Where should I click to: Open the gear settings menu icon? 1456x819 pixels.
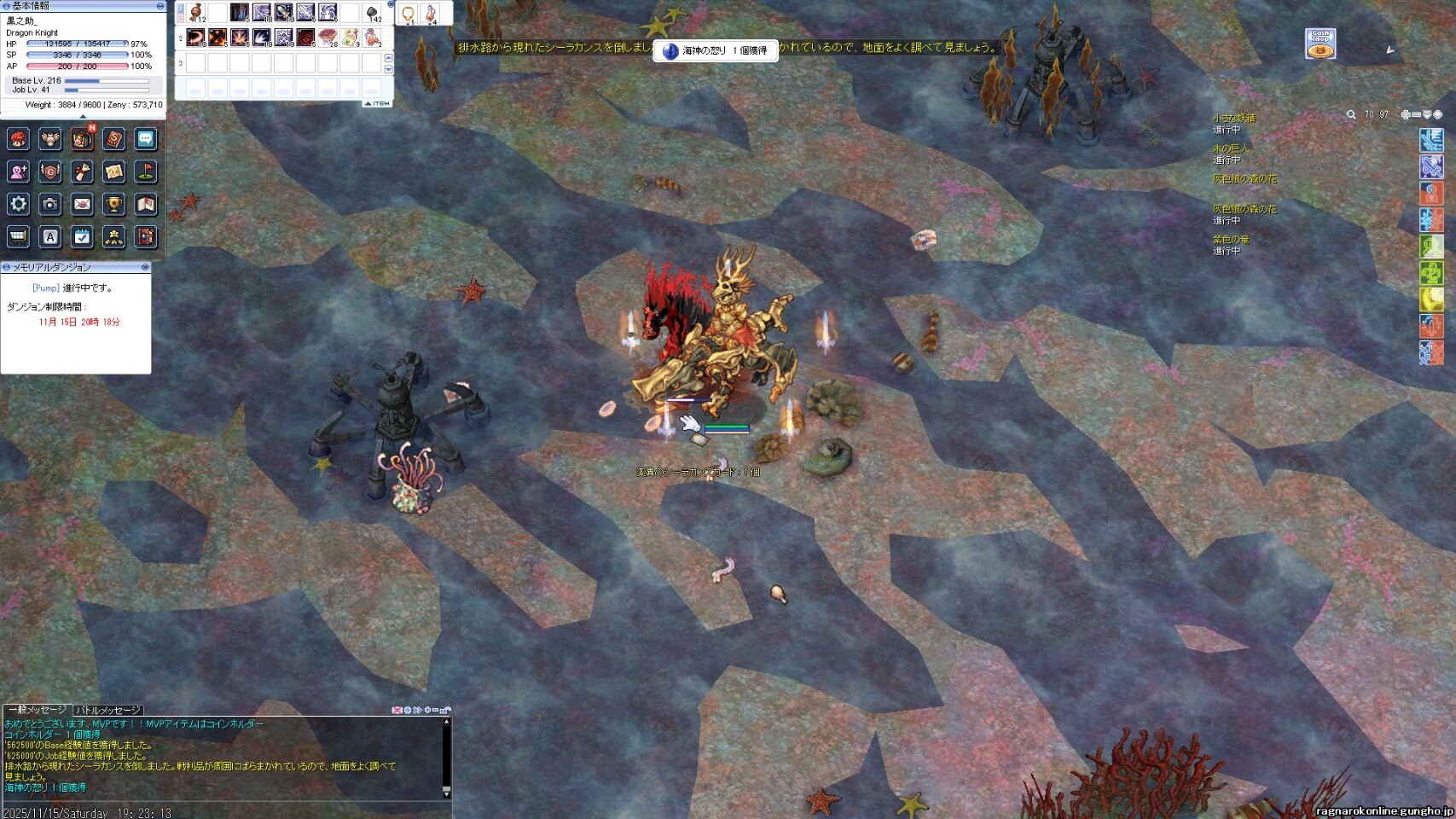pos(19,204)
